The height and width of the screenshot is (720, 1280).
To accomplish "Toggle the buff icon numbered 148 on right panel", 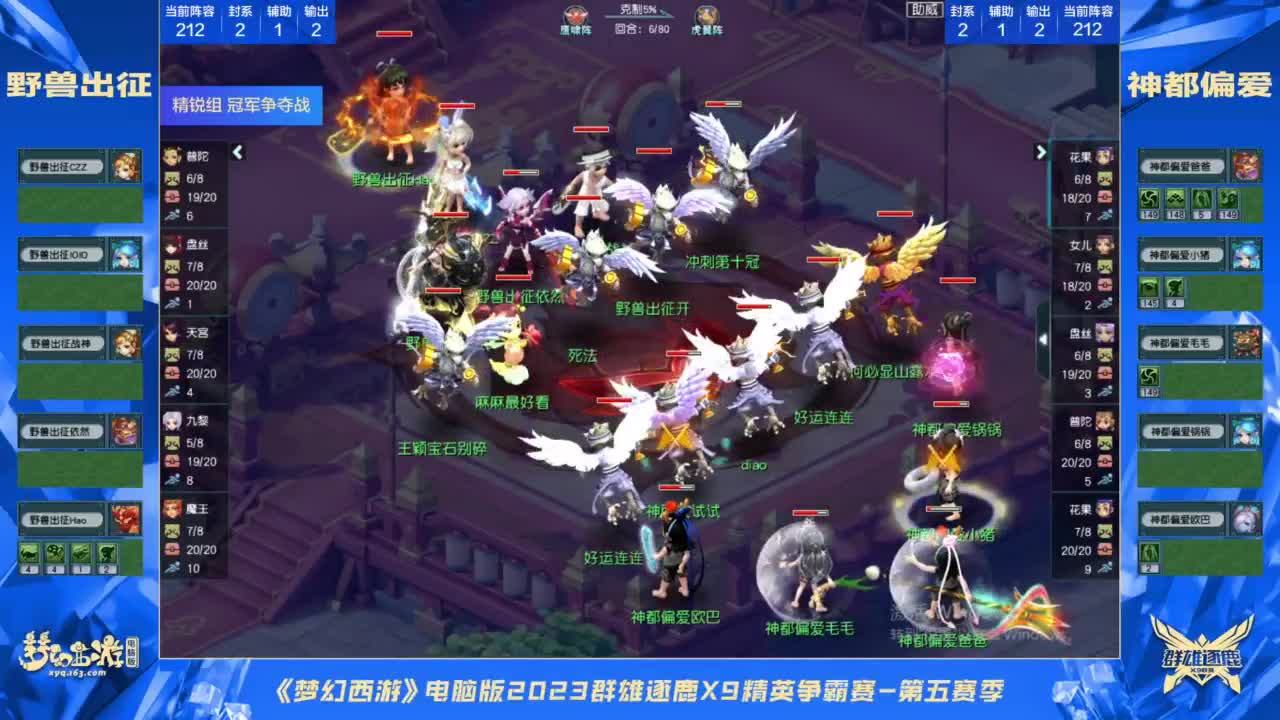I will point(1175,198).
